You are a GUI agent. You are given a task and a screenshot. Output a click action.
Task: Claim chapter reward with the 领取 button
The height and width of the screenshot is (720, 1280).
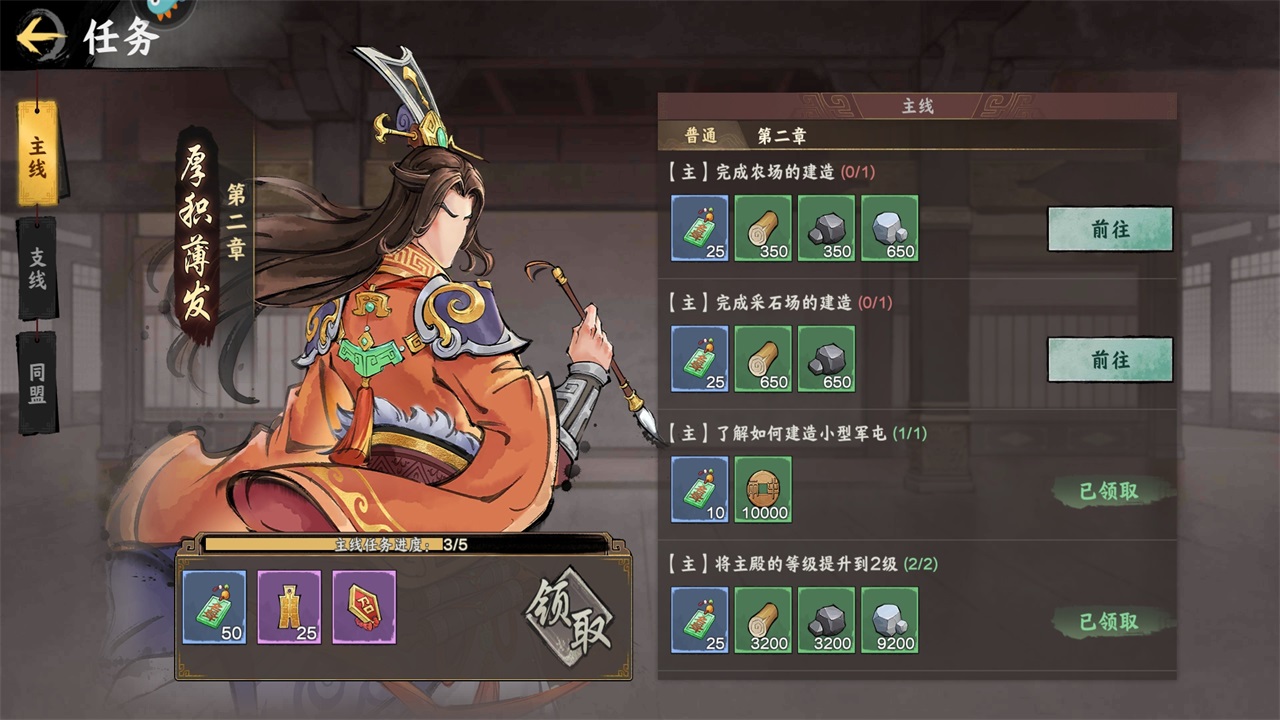(569, 611)
